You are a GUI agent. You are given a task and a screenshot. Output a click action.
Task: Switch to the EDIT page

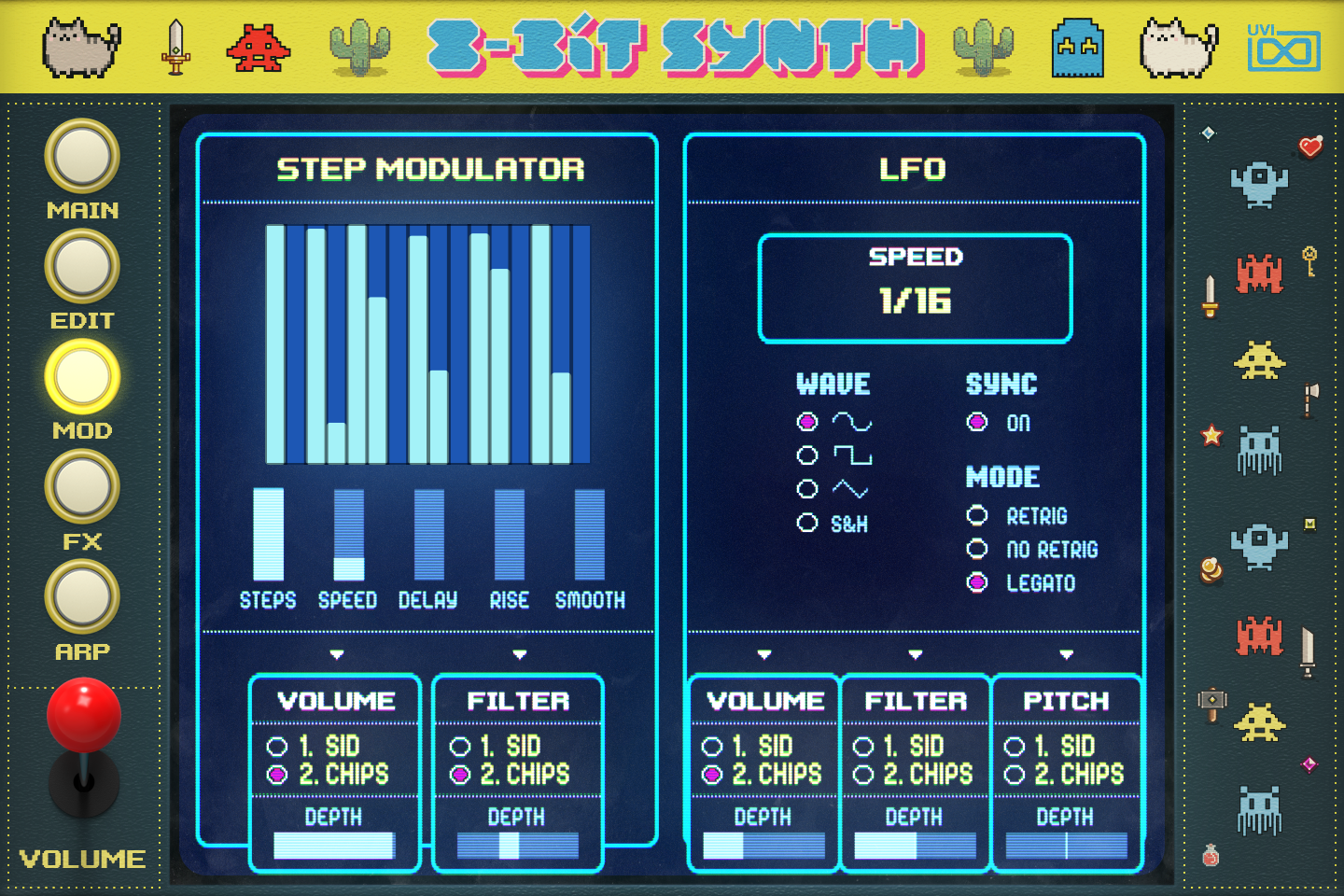(x=82, y=266)
